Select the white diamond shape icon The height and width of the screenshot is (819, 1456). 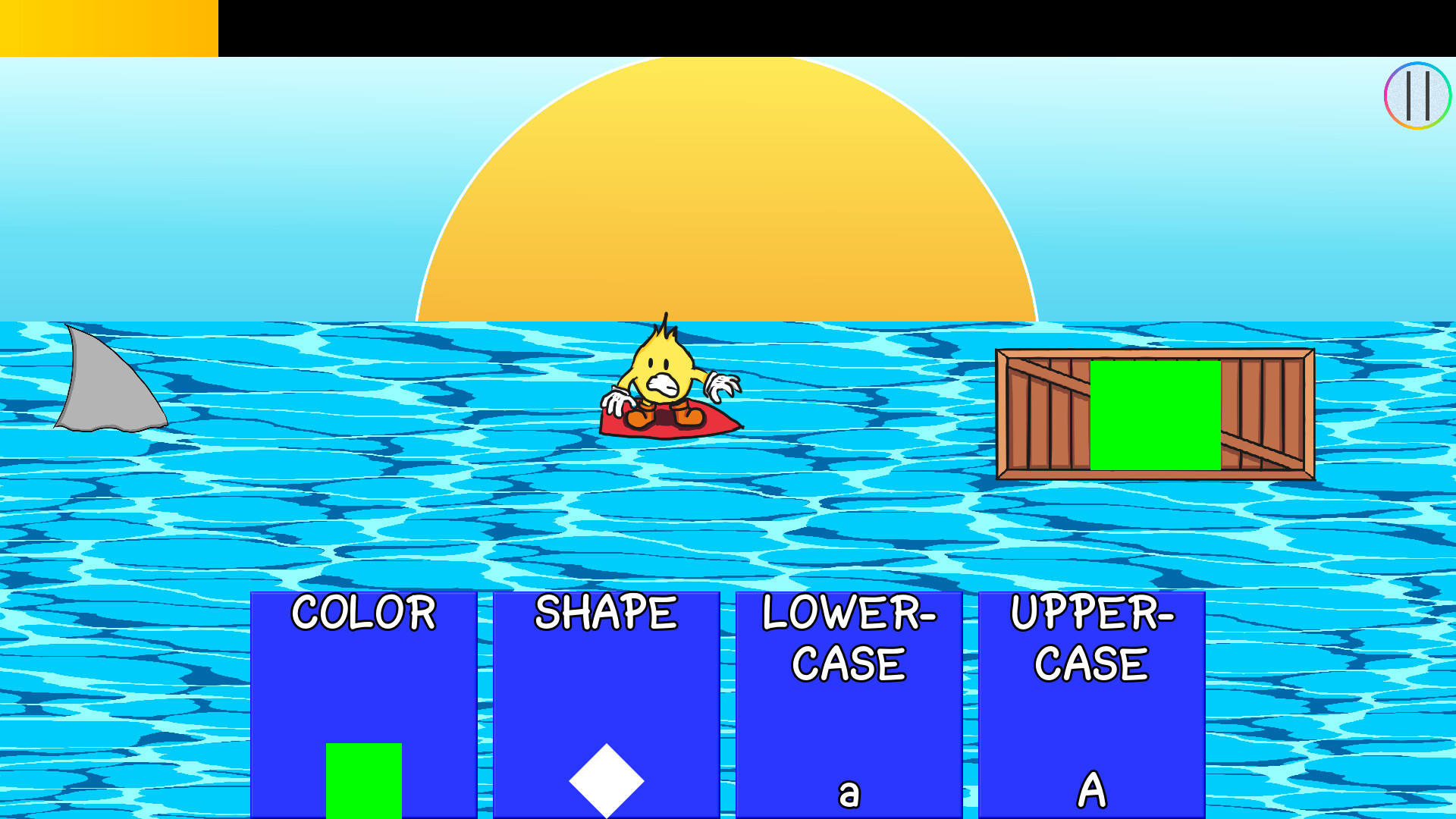point(605,781)
